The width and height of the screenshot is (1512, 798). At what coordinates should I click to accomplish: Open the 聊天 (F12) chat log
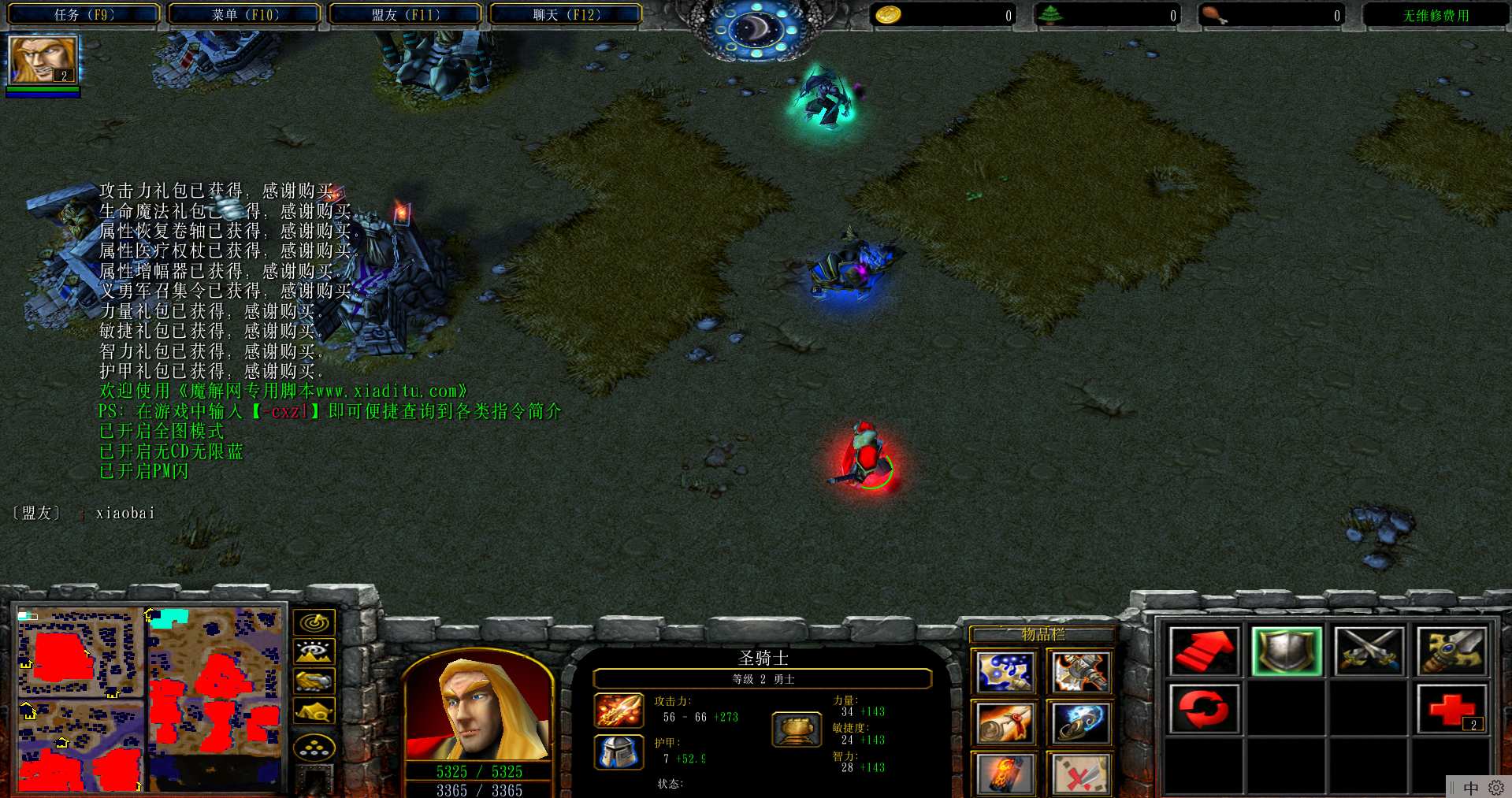tap(566, 14)
